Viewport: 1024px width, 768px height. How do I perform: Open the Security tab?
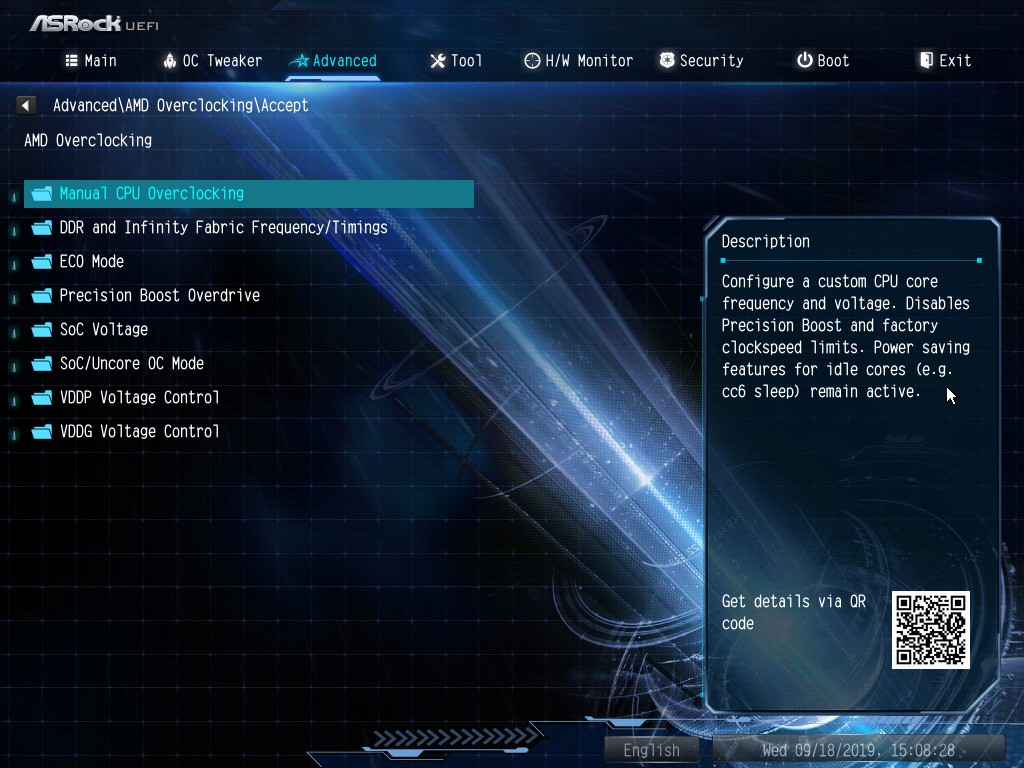(x=701, y=61)
